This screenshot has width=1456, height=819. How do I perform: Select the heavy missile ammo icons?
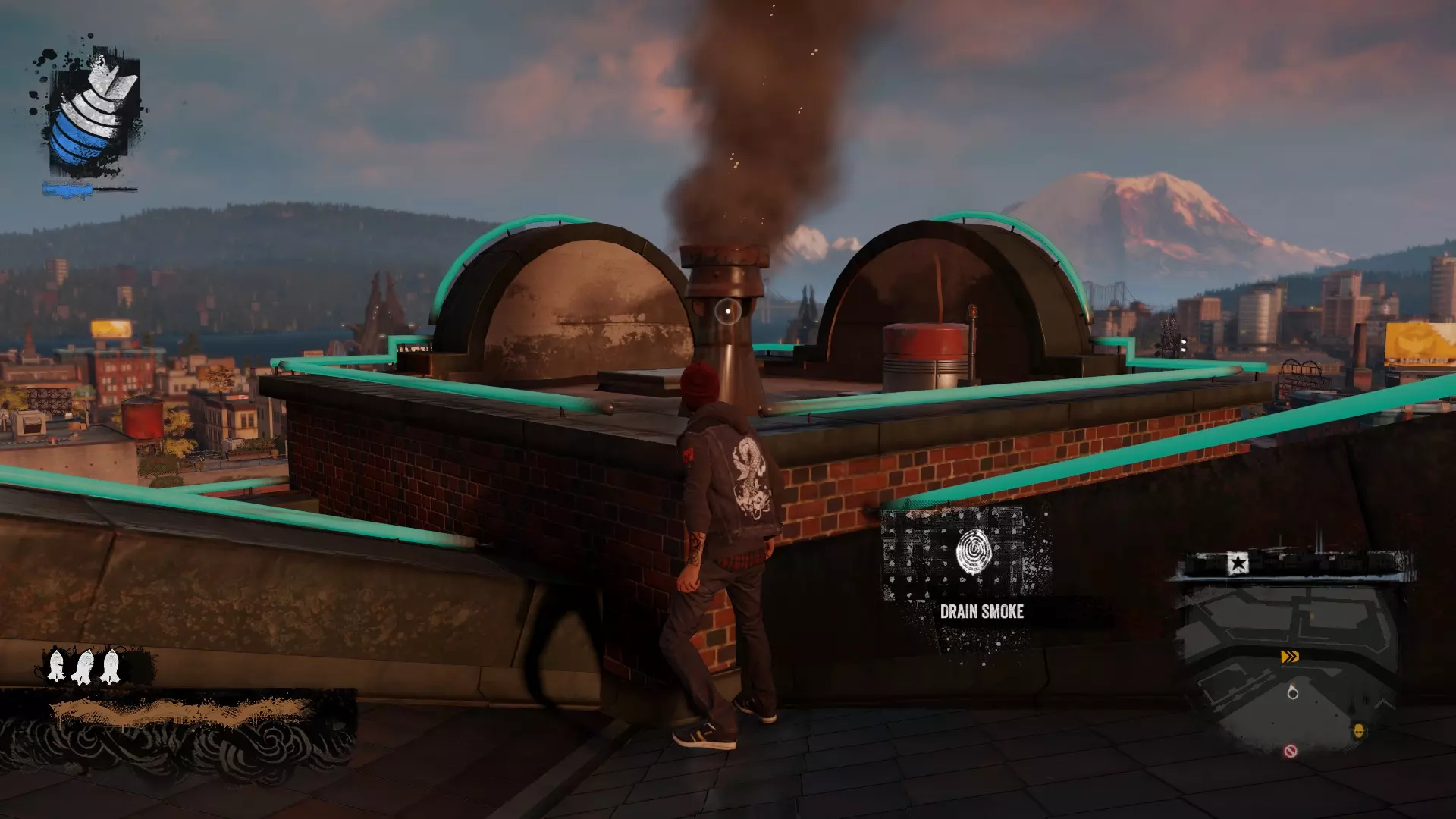83,667
